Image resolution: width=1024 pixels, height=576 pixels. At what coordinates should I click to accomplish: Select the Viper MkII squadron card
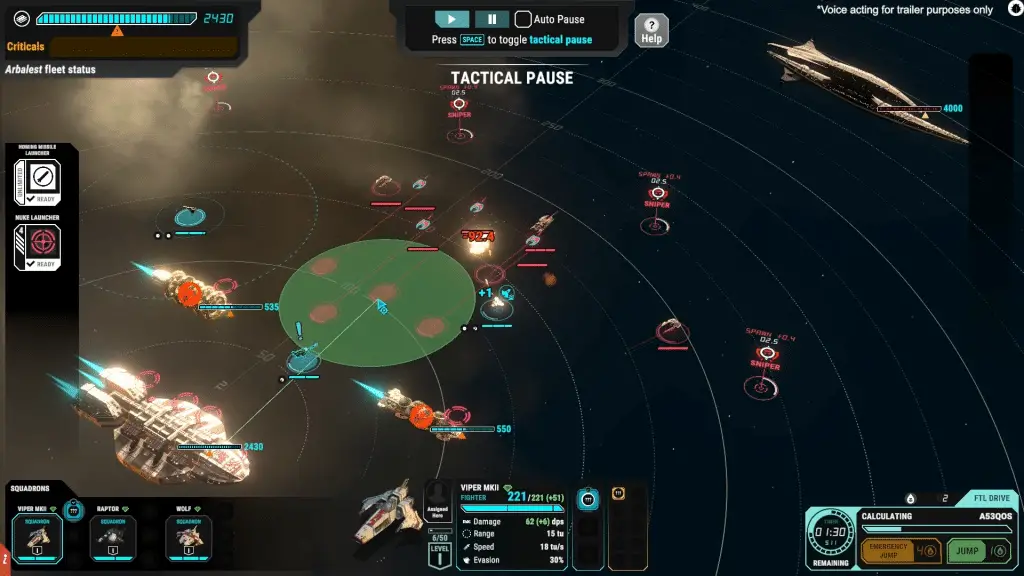pos(37,536)
